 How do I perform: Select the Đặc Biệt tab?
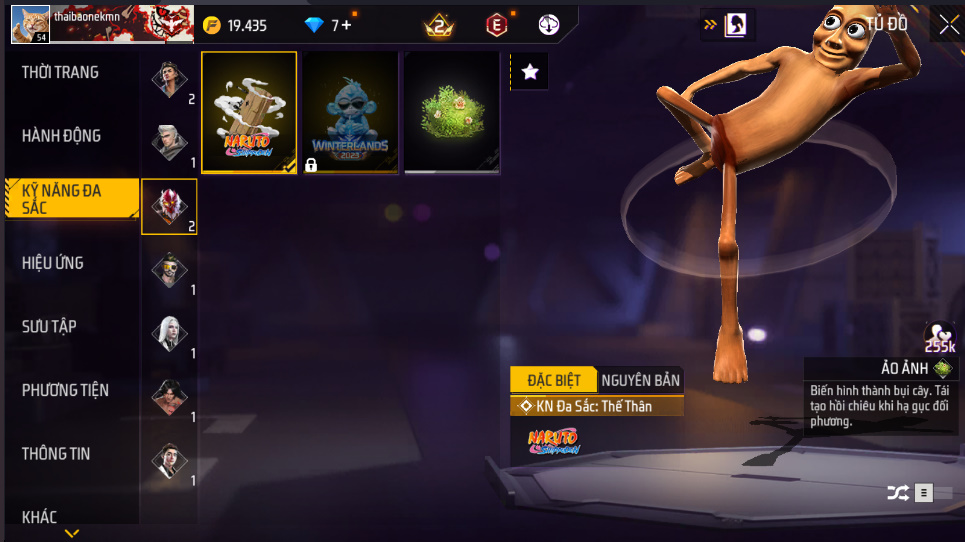click(x=553, y=380)
